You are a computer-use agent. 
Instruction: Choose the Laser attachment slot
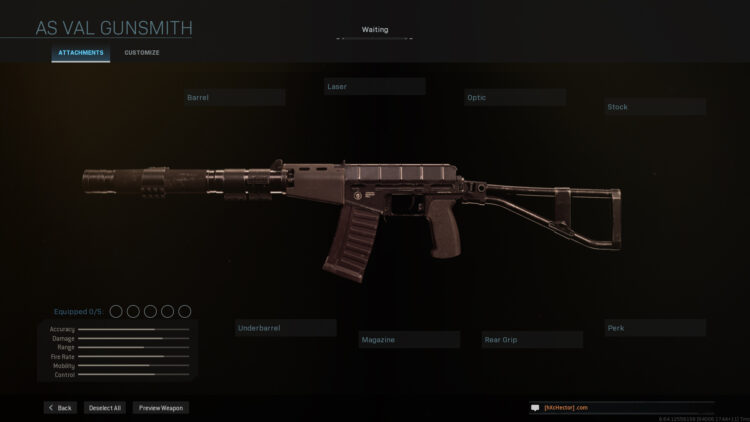click(x=375, y=87)
